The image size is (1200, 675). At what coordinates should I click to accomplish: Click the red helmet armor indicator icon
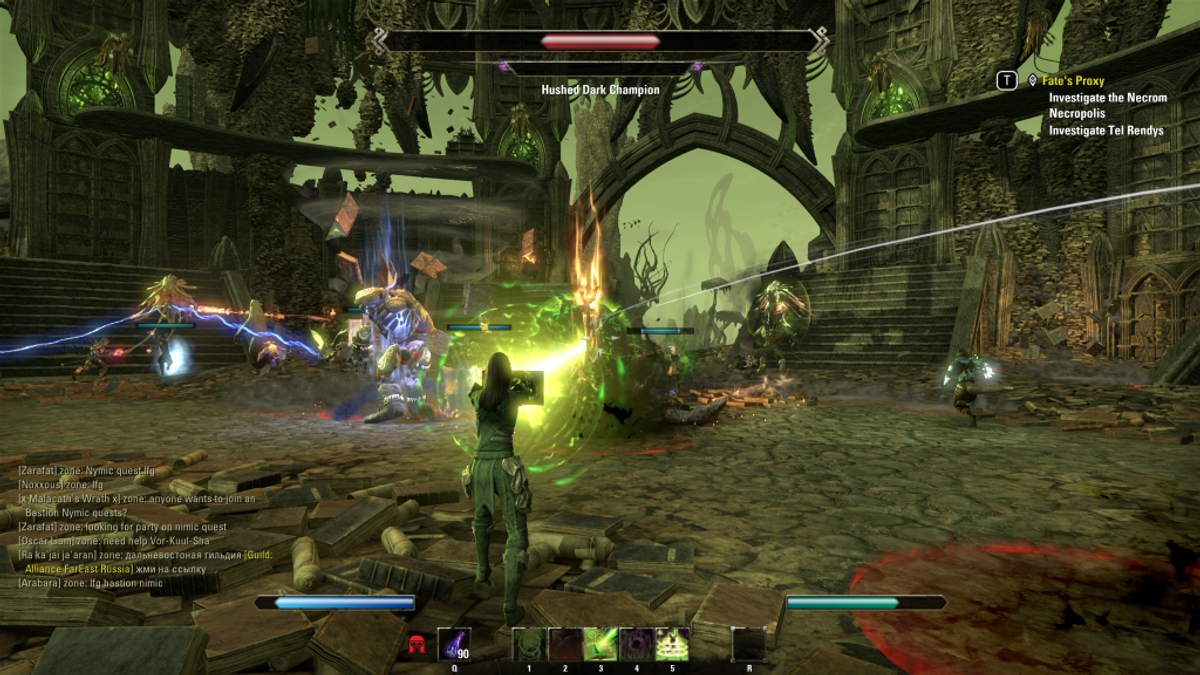[x=417, y=645]
